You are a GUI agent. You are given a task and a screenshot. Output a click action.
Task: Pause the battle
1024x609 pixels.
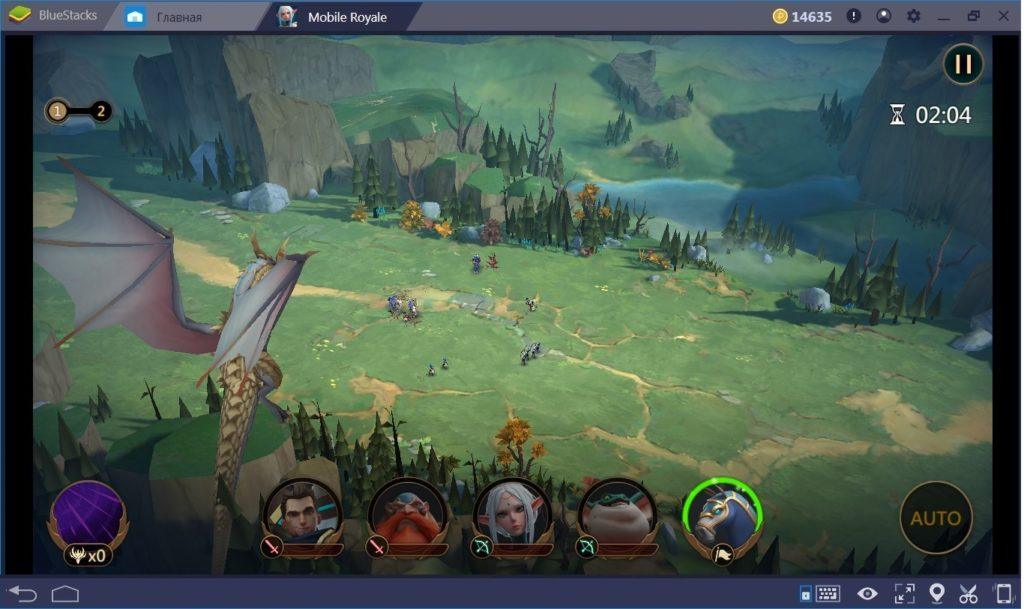click(963, 65)
